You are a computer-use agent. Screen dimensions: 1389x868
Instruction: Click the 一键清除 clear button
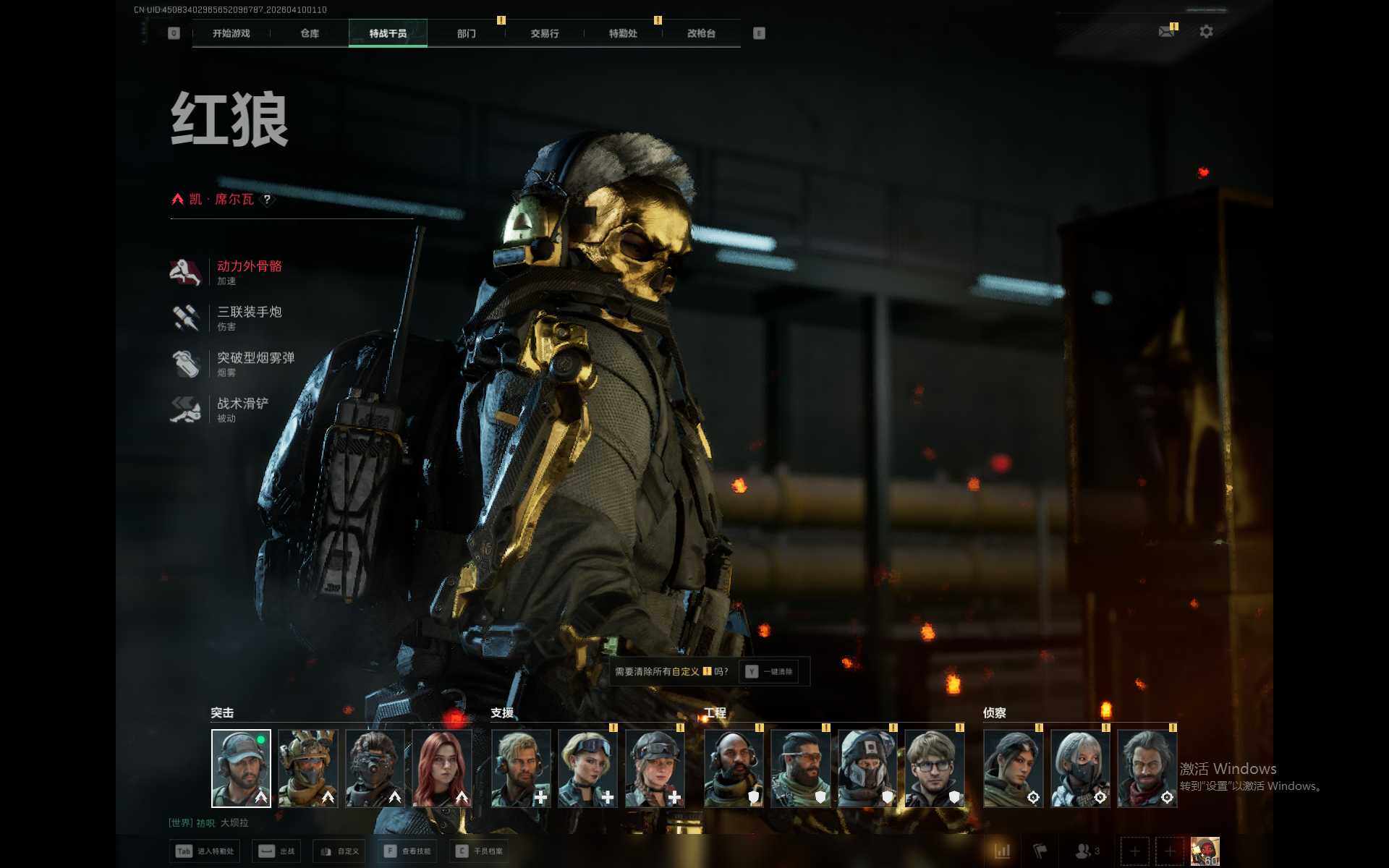pyautogui.click(x=770, y=672)
